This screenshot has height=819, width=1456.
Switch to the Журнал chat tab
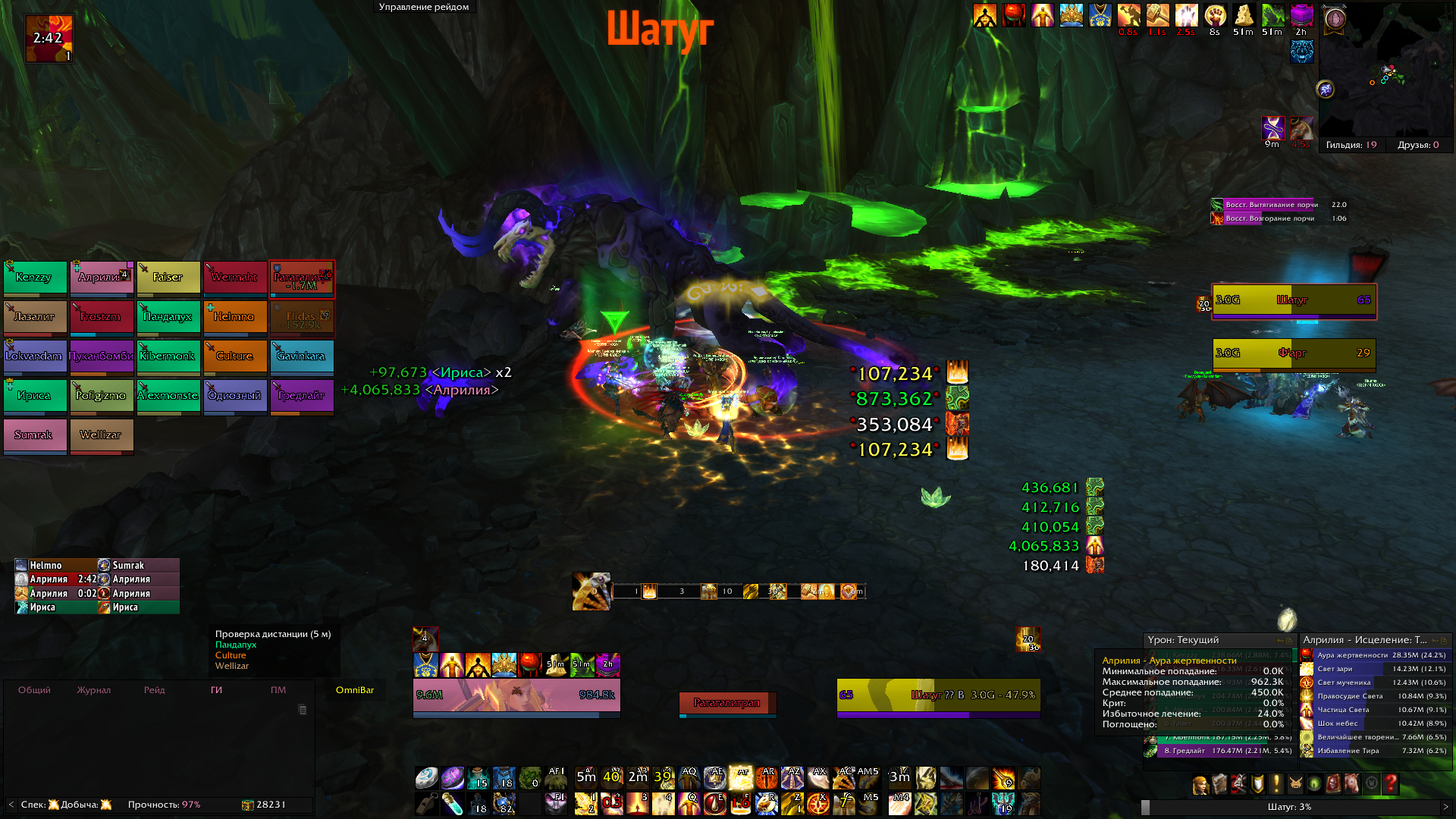[93, 690]
